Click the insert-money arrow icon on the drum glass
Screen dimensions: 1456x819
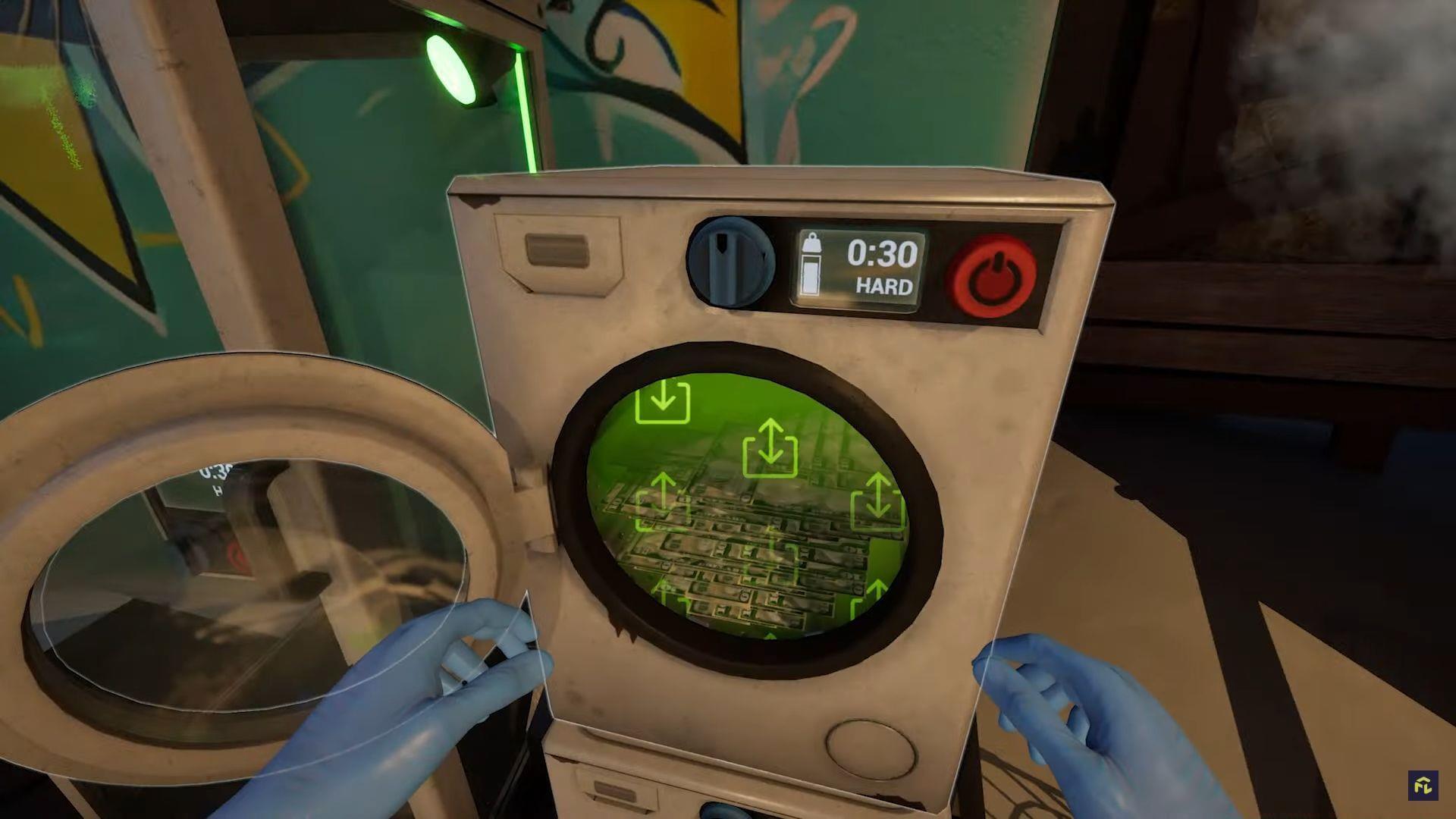pos(662,403)
